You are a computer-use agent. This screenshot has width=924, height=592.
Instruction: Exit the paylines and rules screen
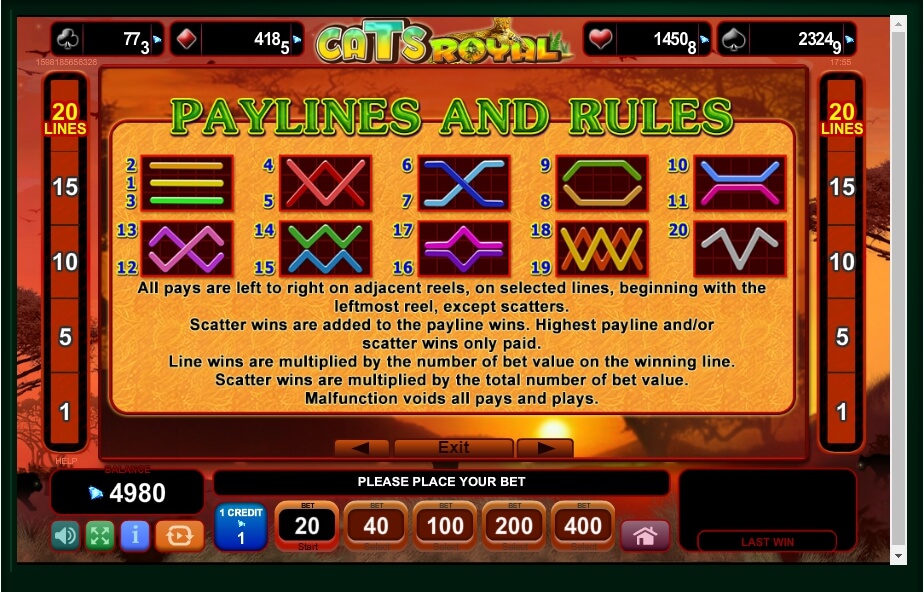(x=453, y=447)
